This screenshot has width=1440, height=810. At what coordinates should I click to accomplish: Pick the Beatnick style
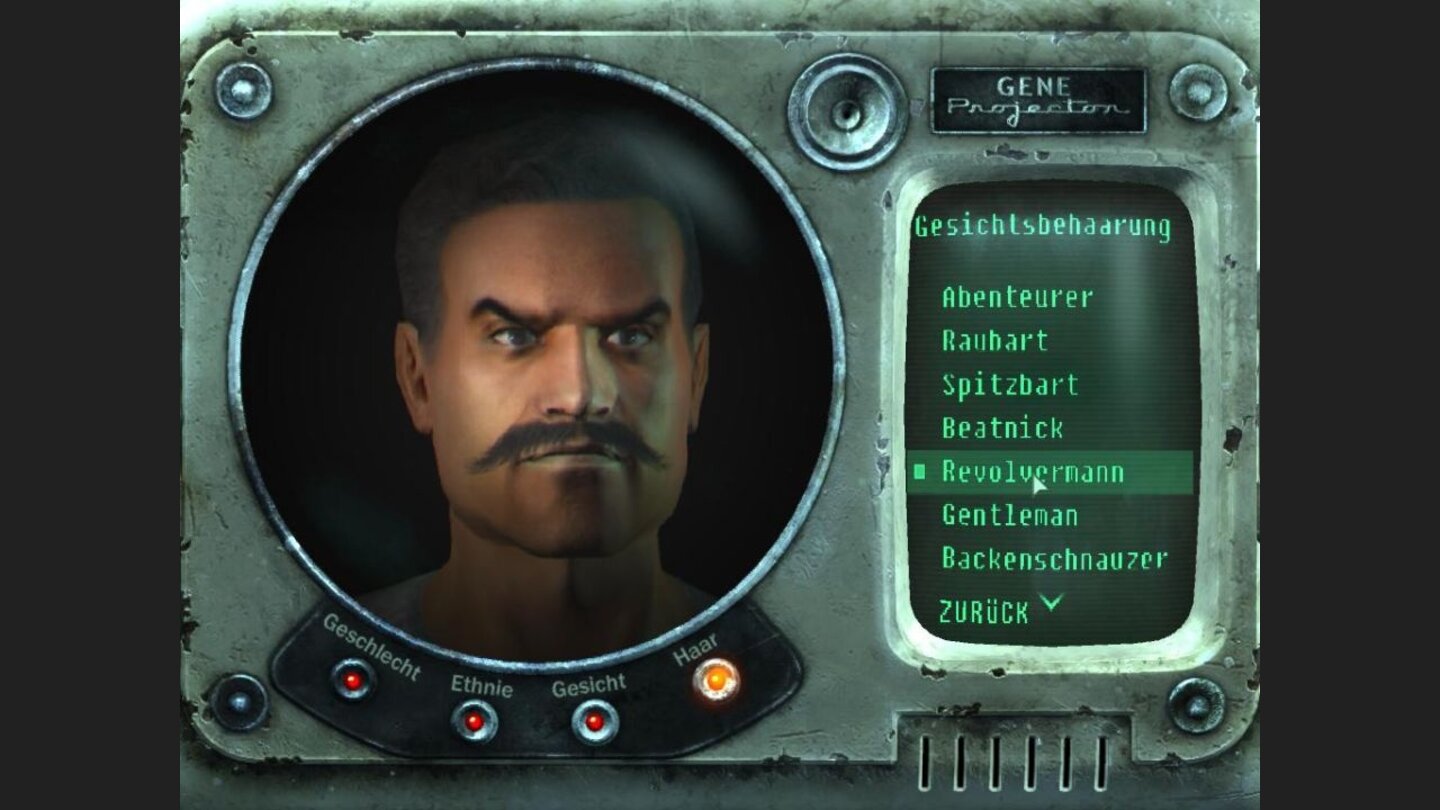tap(1002, 429)
